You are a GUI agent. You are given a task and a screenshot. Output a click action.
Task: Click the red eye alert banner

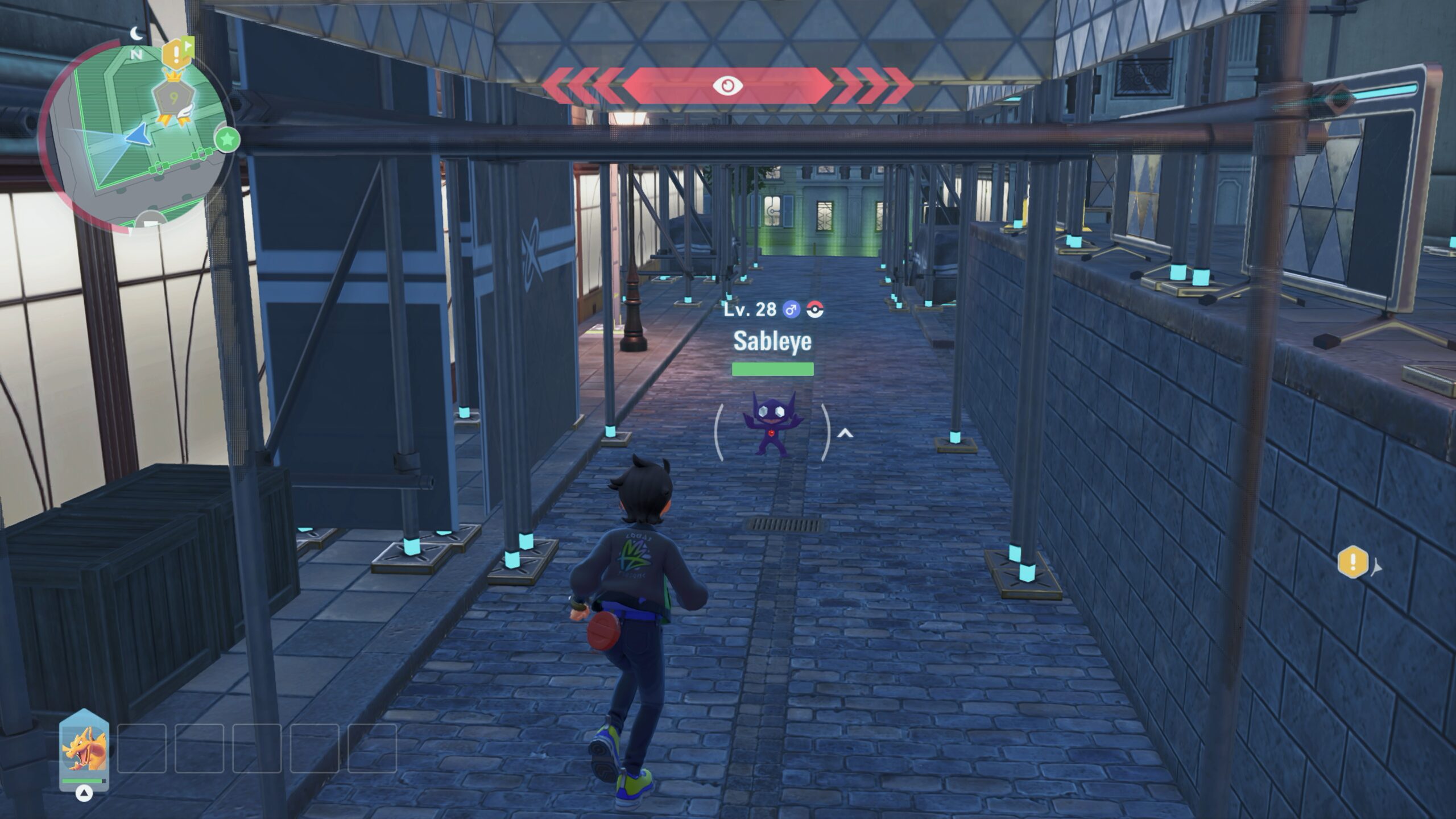pos(727,86)
